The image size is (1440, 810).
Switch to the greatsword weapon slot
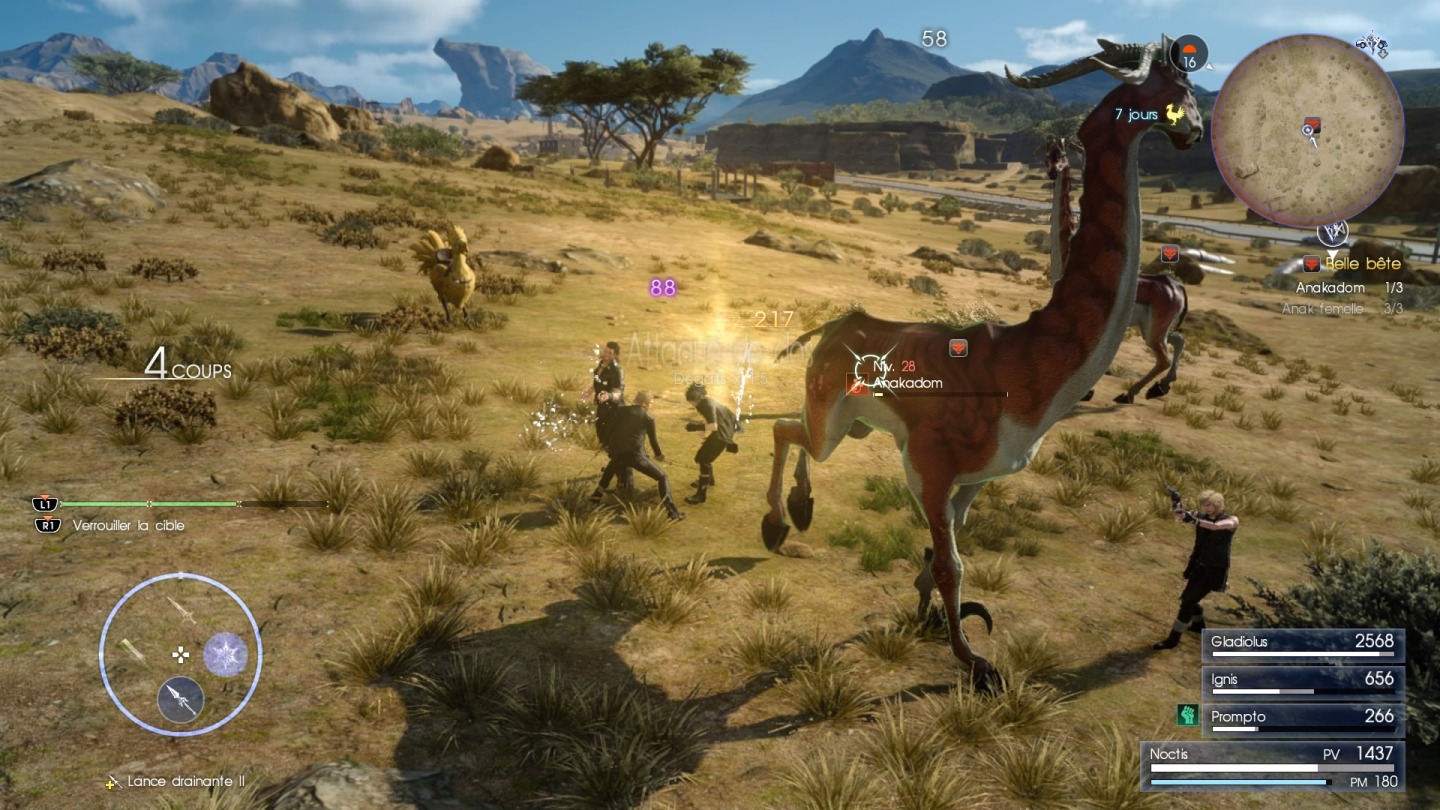[134, 651]
